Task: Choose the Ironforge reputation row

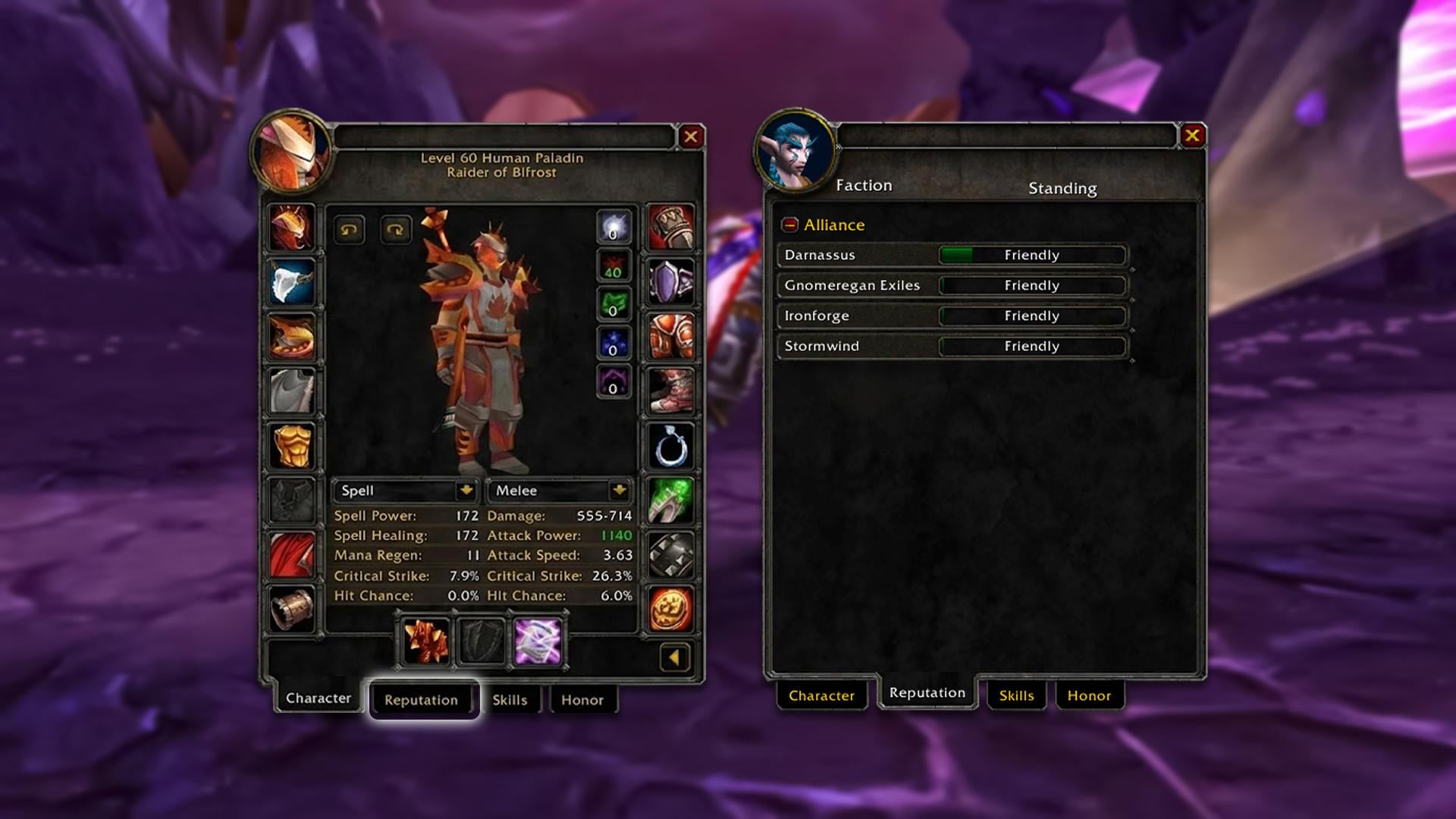Action: pyautogui.click(x=952, y=315)
